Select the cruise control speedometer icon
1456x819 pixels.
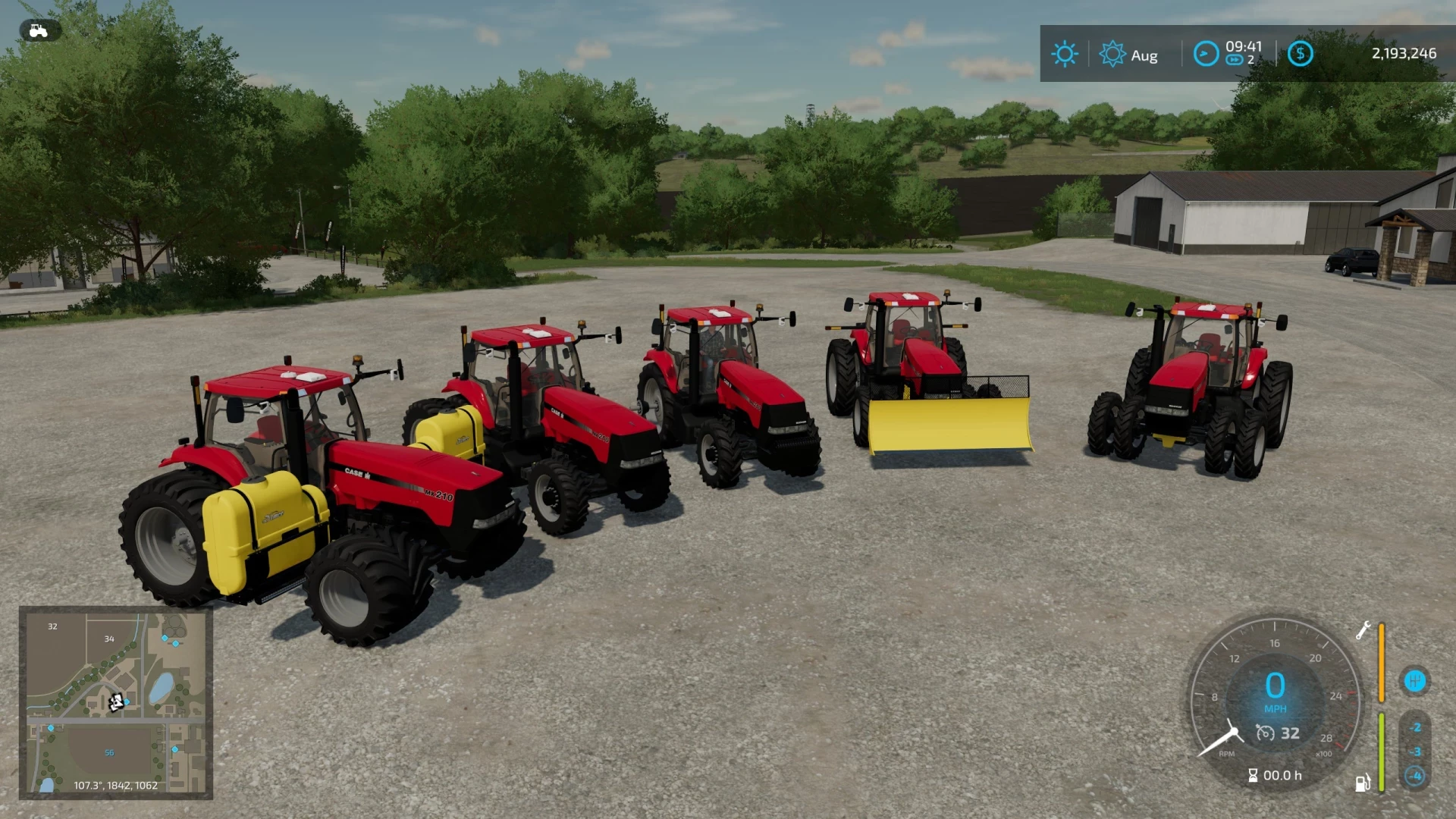tap(1266, 733)
